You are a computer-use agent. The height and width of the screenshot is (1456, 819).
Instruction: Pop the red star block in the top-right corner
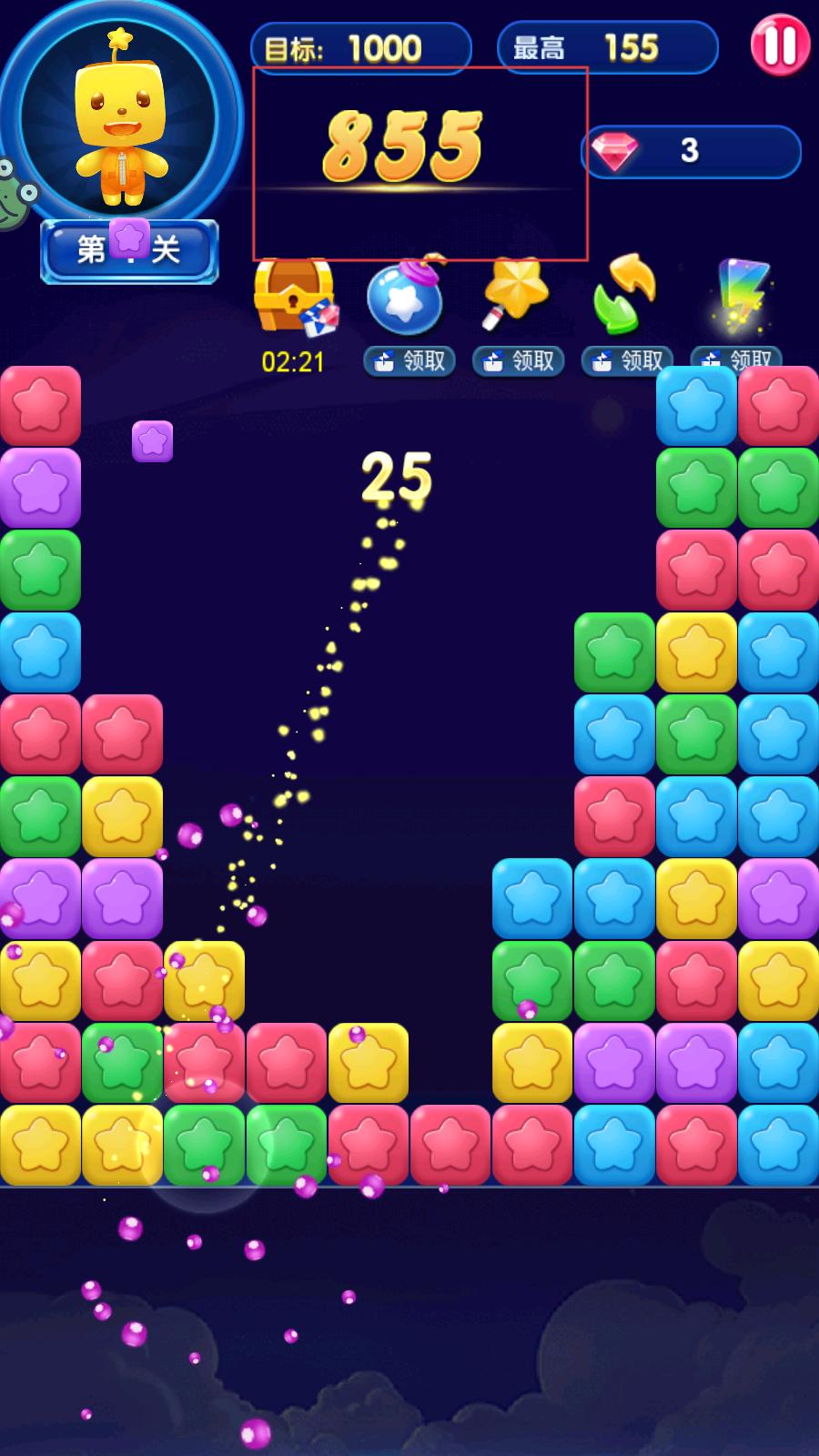tap(778, 406)
